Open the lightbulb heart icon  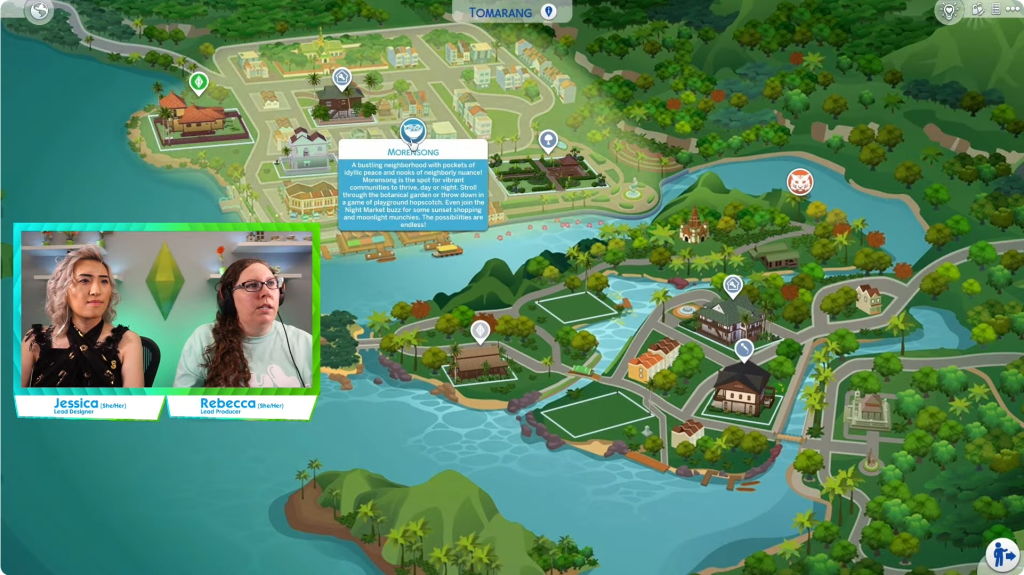(x=948, y=11)
